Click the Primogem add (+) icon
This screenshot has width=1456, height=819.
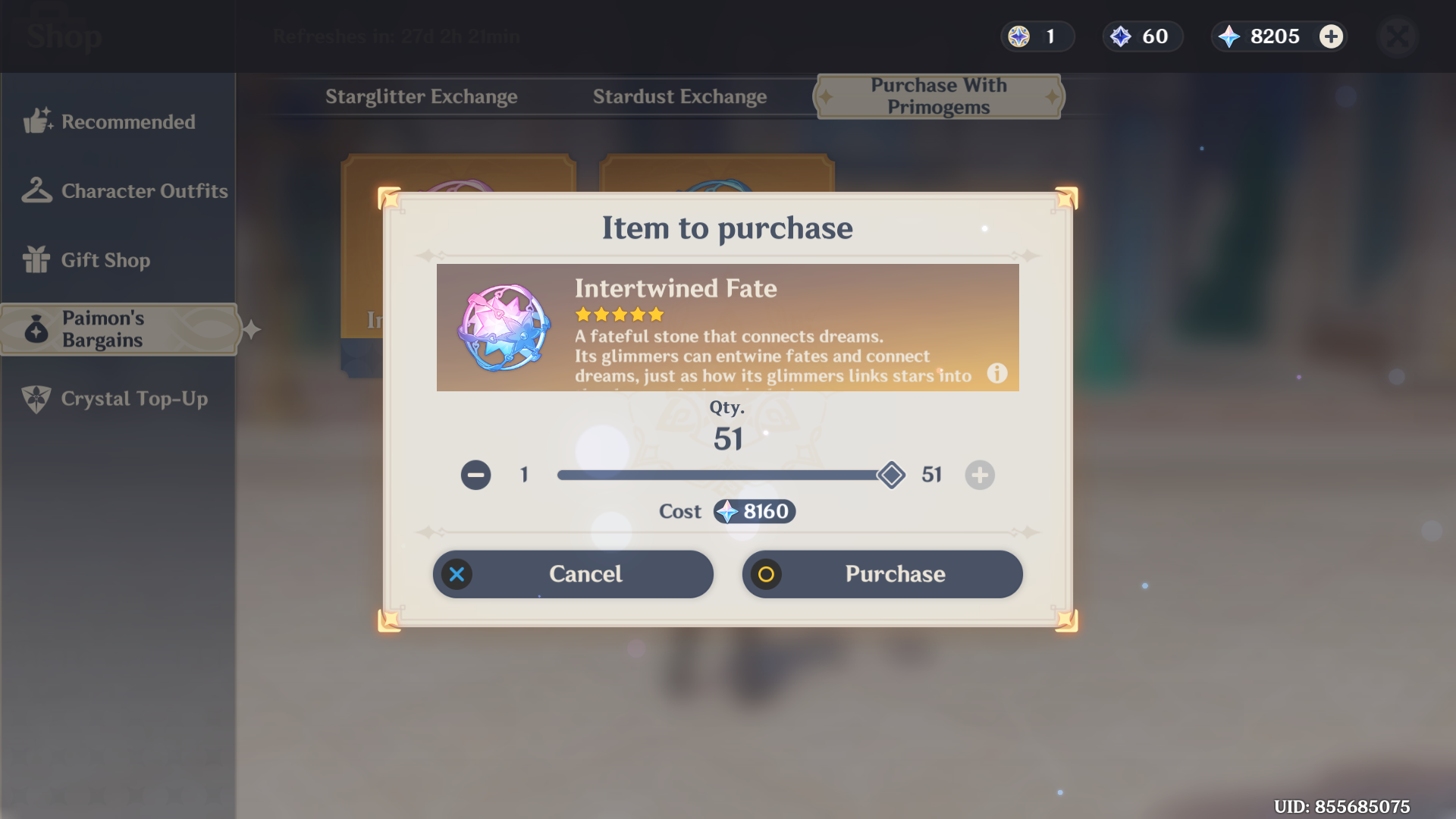1331,36
